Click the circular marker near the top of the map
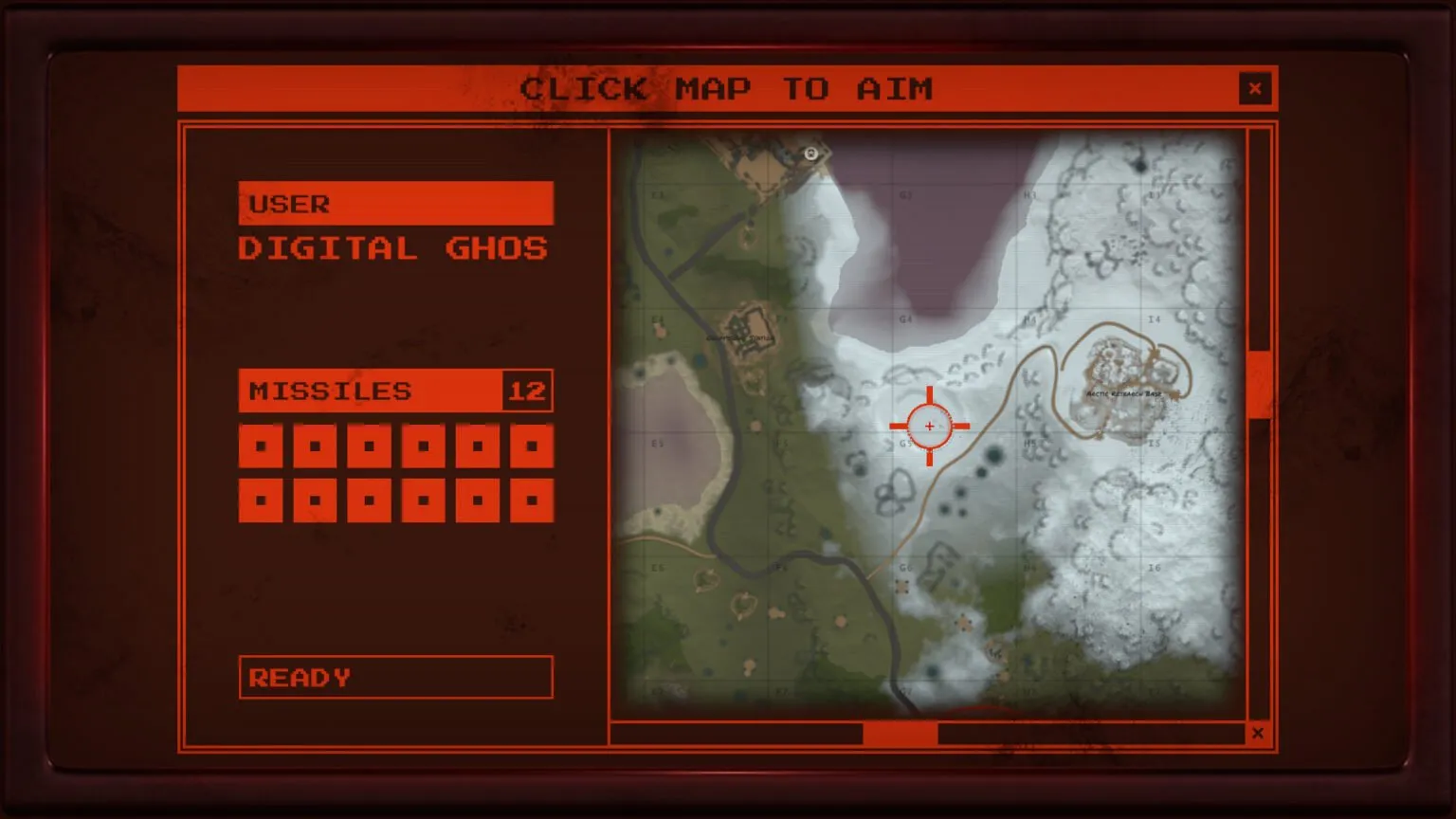 pos(811,153)
